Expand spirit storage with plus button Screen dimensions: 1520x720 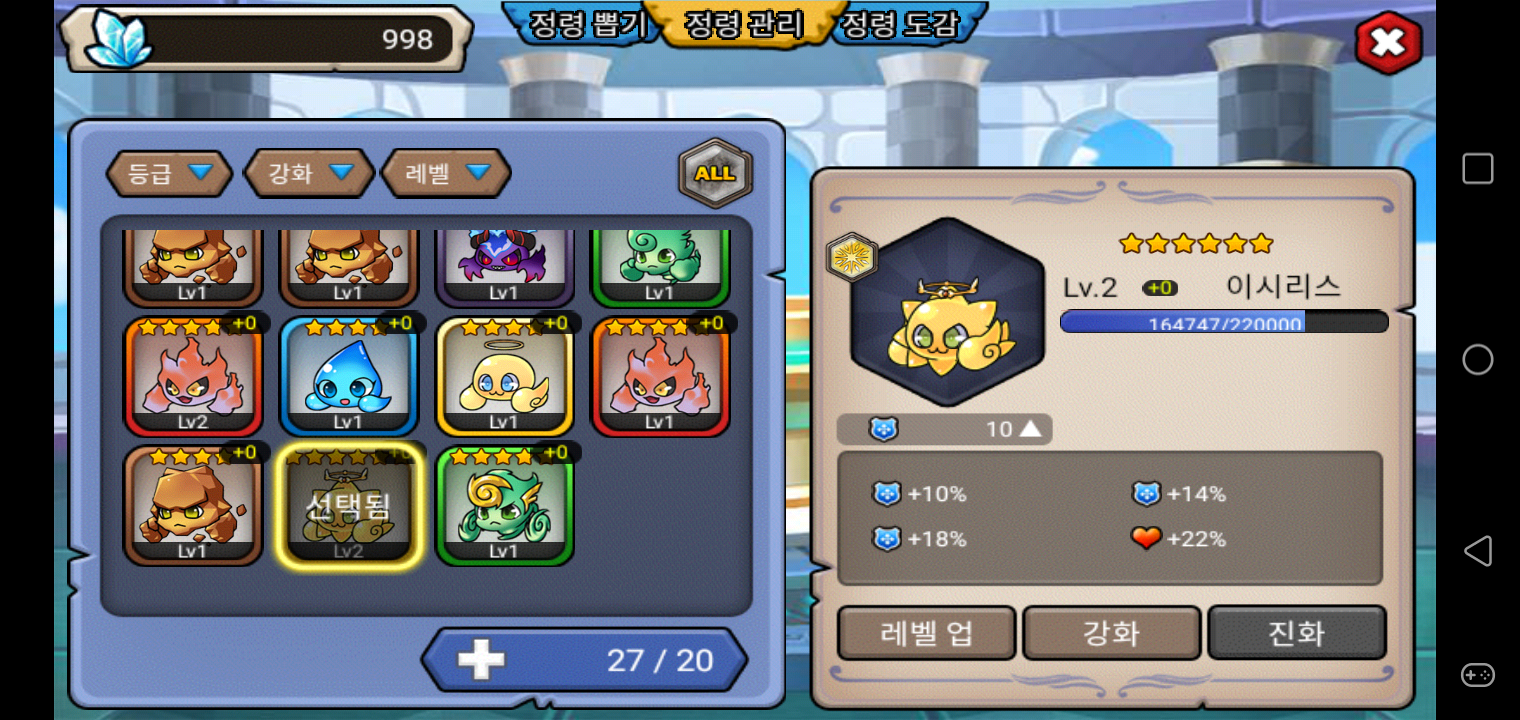[x=481, y=660]
